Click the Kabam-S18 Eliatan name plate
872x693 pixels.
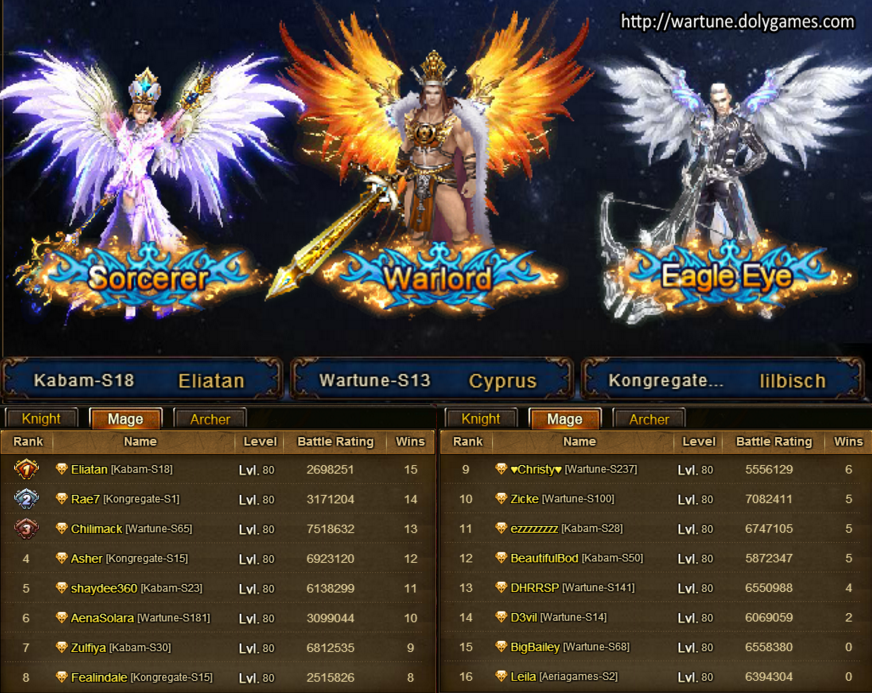click(140, 380)
